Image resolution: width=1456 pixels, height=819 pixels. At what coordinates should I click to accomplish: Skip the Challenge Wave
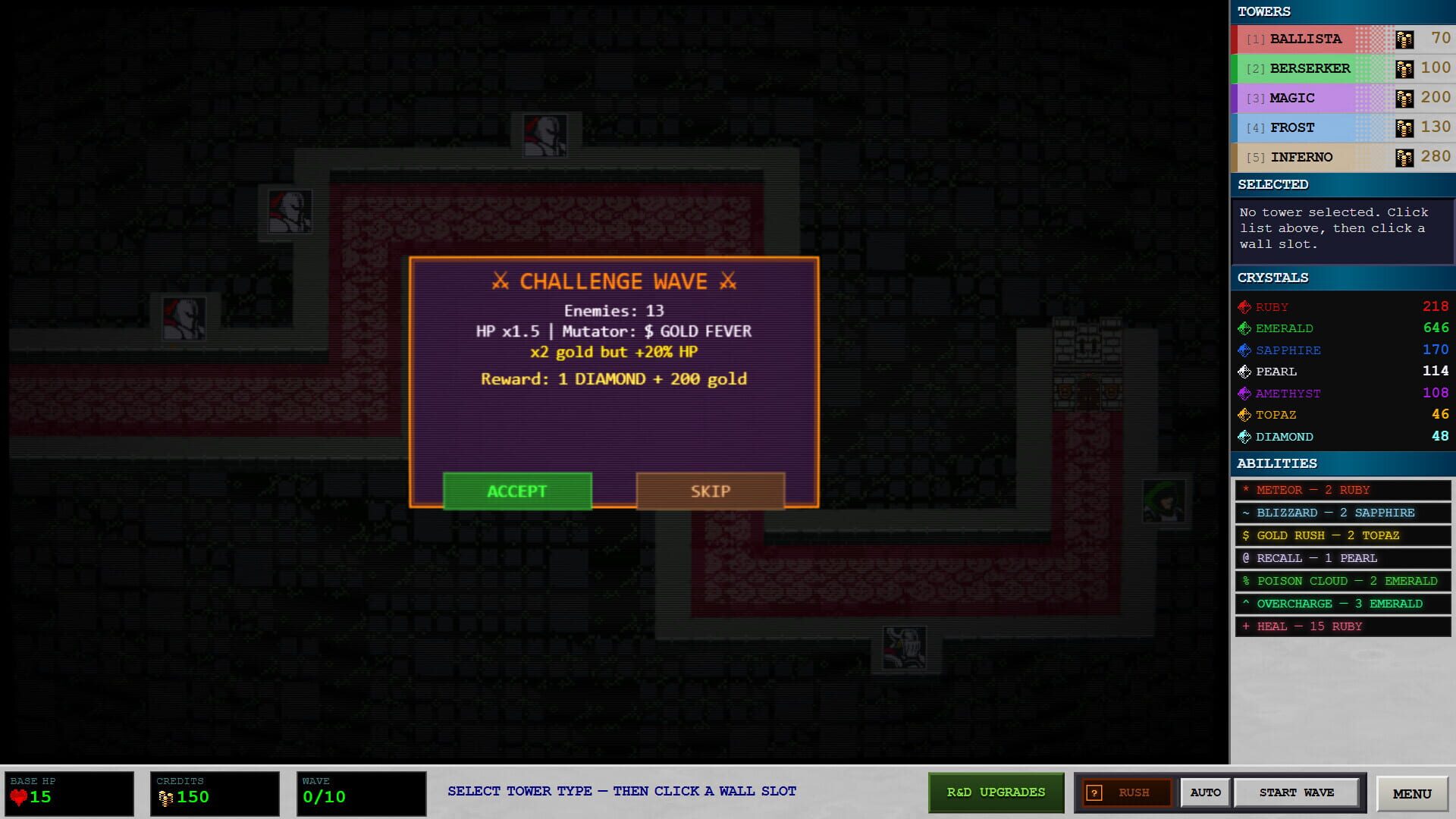(710, 491)
